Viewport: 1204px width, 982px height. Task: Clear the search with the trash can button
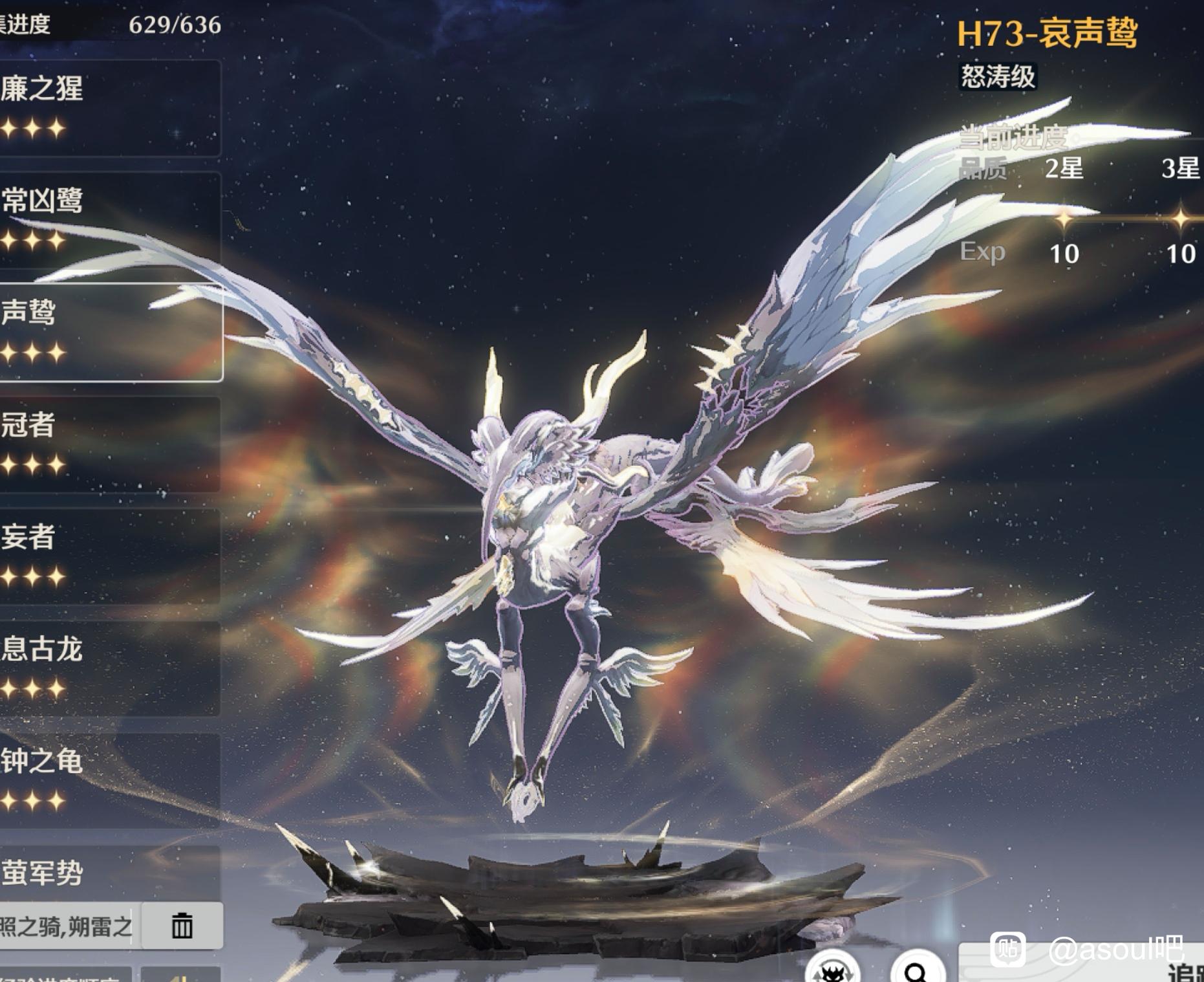182,926
